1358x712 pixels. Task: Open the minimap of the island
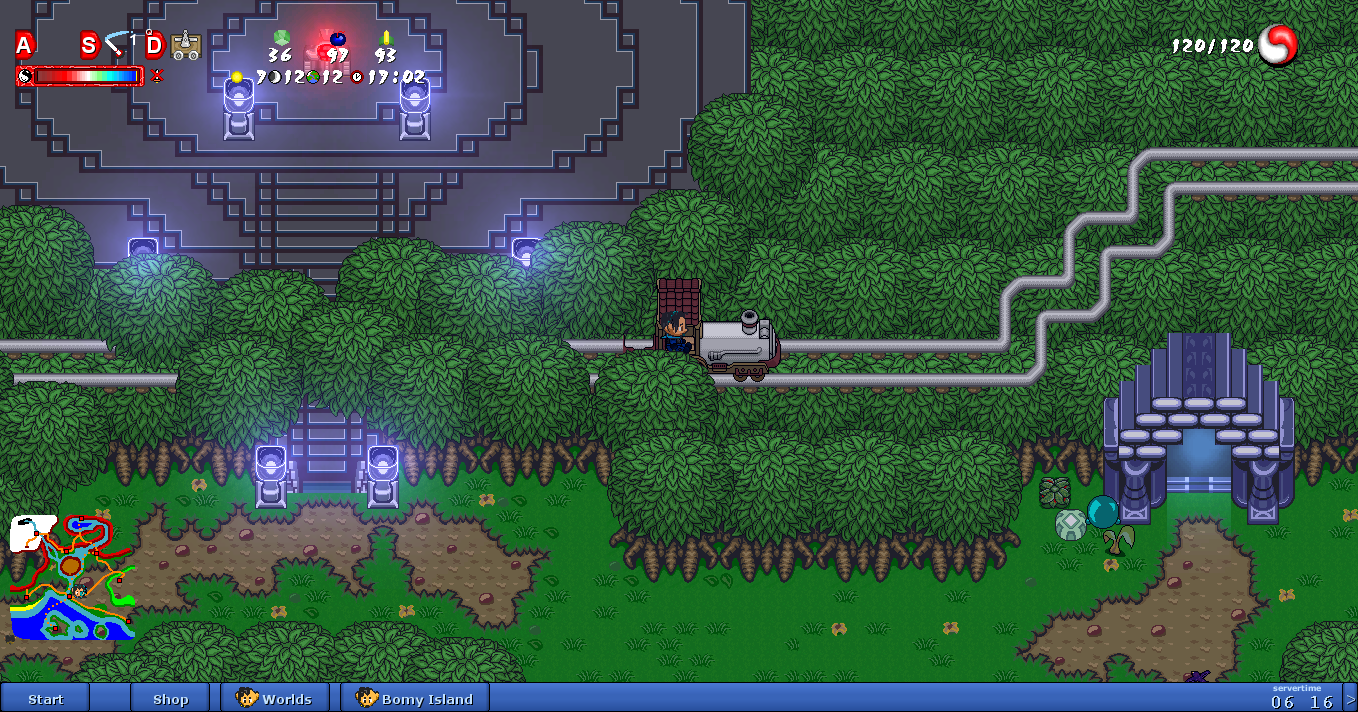72,578
